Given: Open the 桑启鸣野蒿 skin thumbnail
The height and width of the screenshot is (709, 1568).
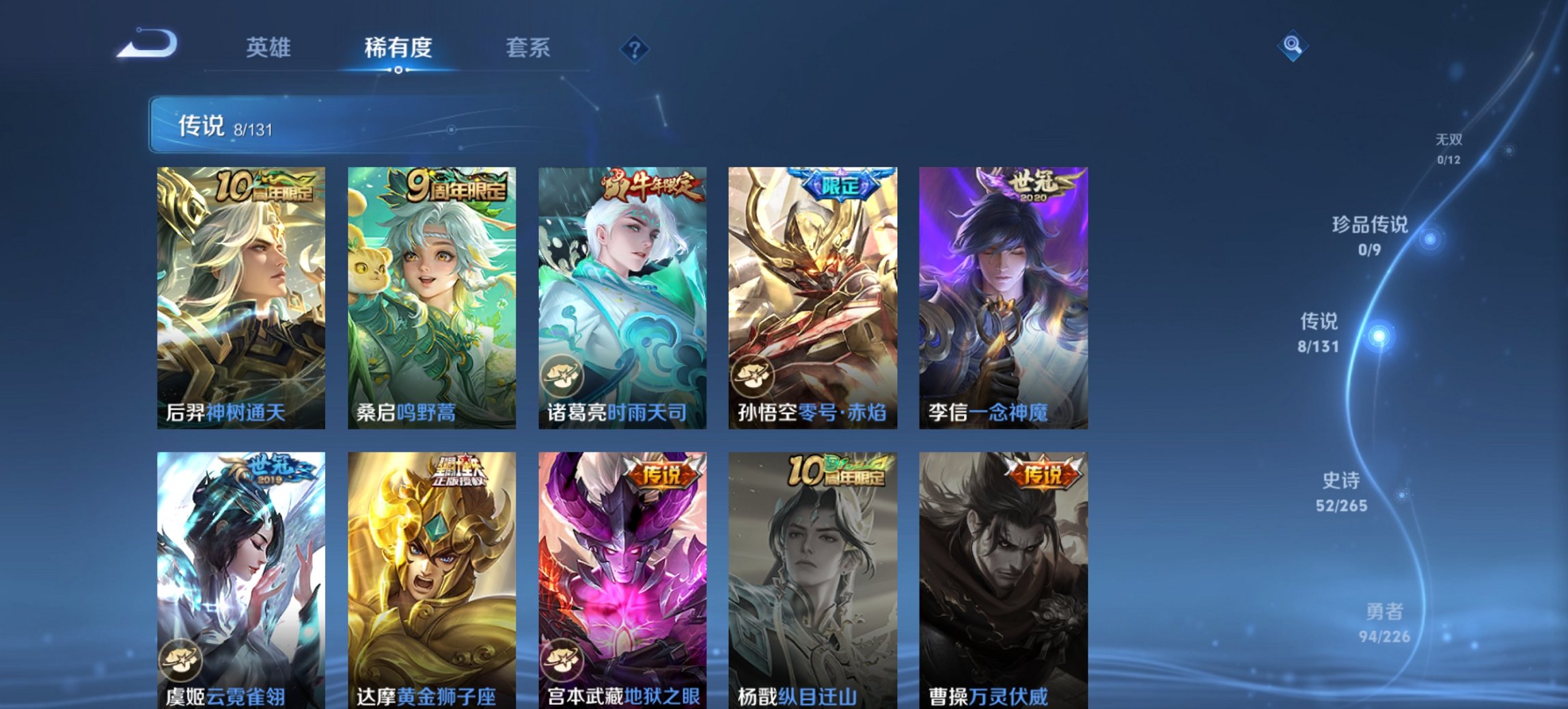Looking at the screenshot, I should click(x=432, y=294).
